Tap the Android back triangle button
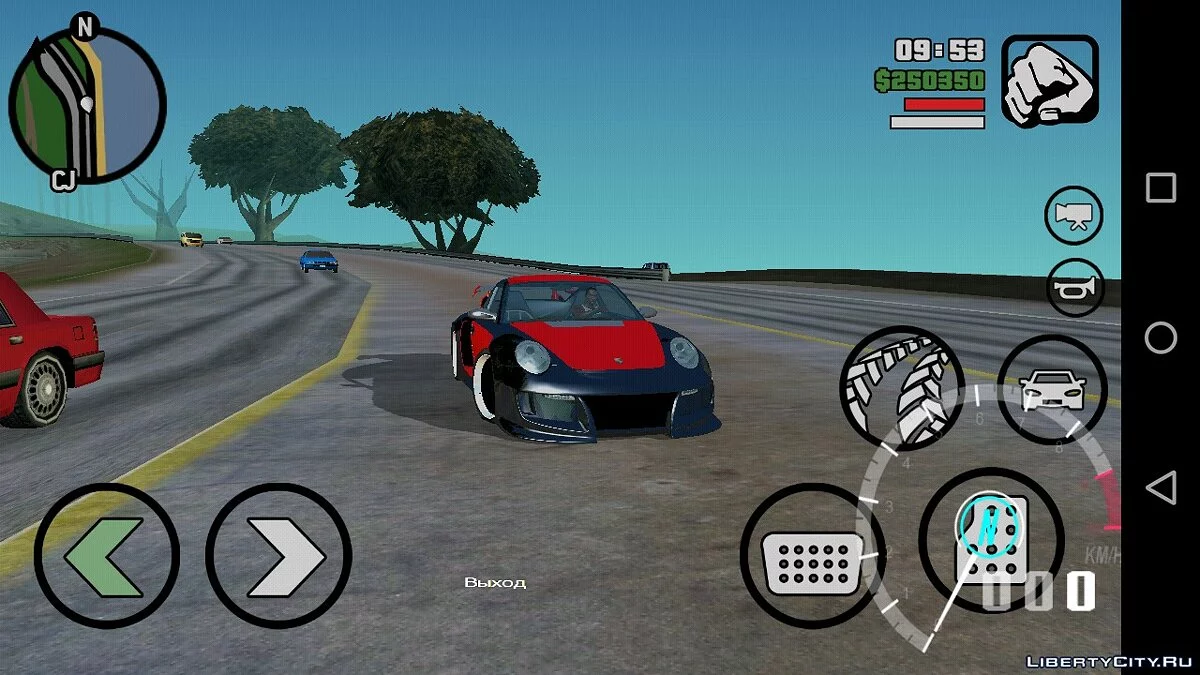The height and width of the screenshot is (675, 1200). pos(1160,488)
